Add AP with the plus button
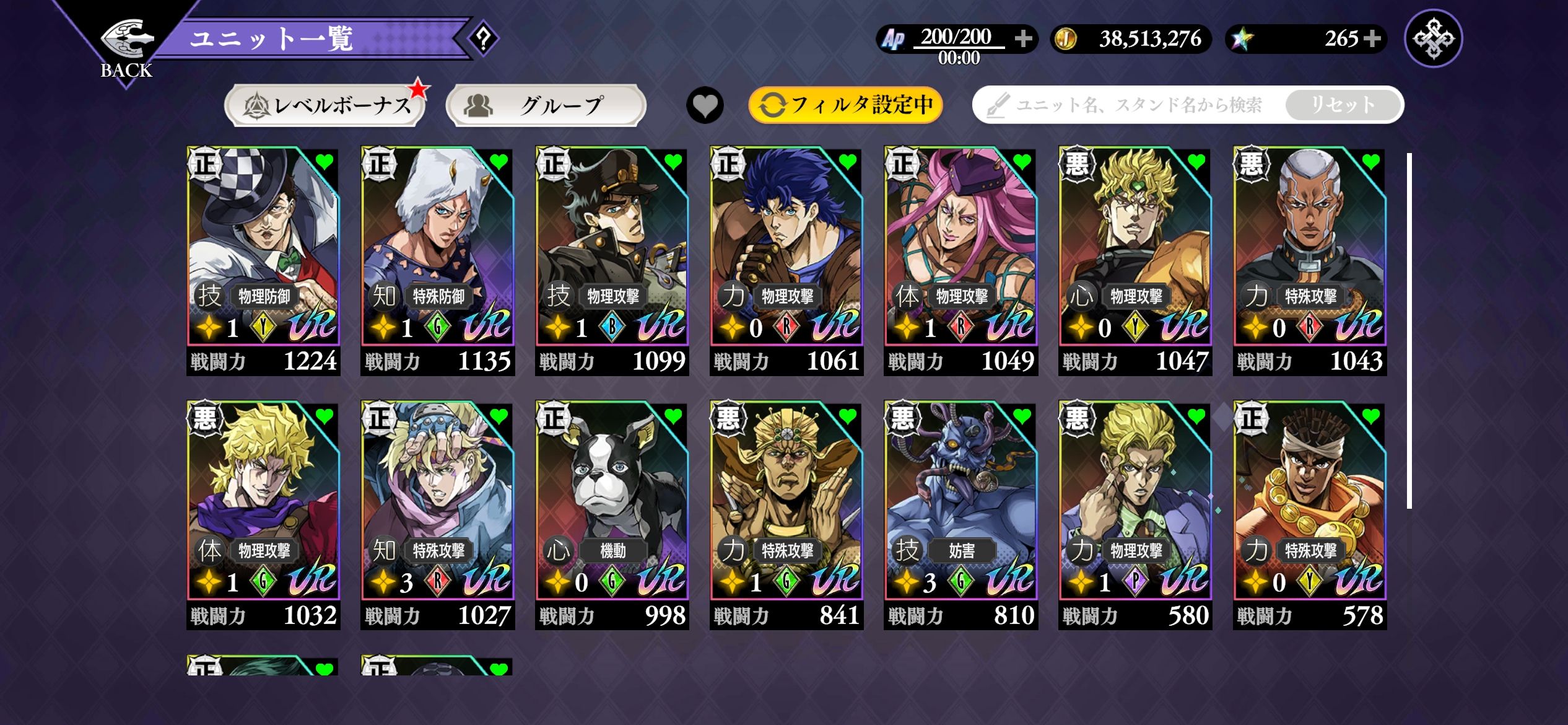This screenshot has width=1568, height=725. [x=1023, y=39]
